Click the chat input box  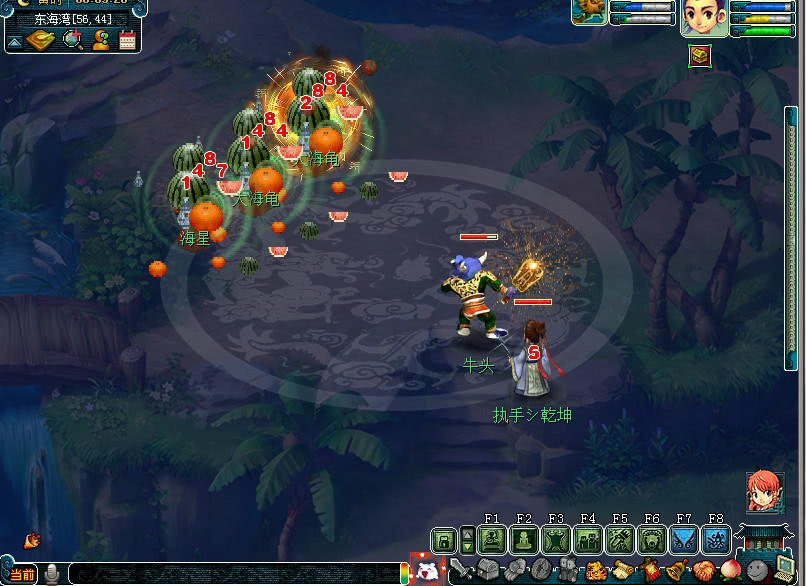[230, 574]
